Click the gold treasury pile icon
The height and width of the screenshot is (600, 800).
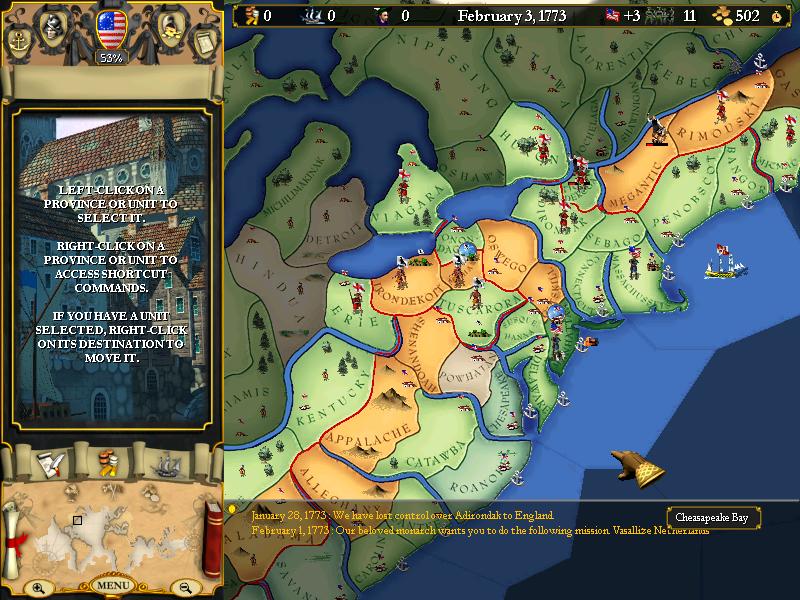pos(723,15)
